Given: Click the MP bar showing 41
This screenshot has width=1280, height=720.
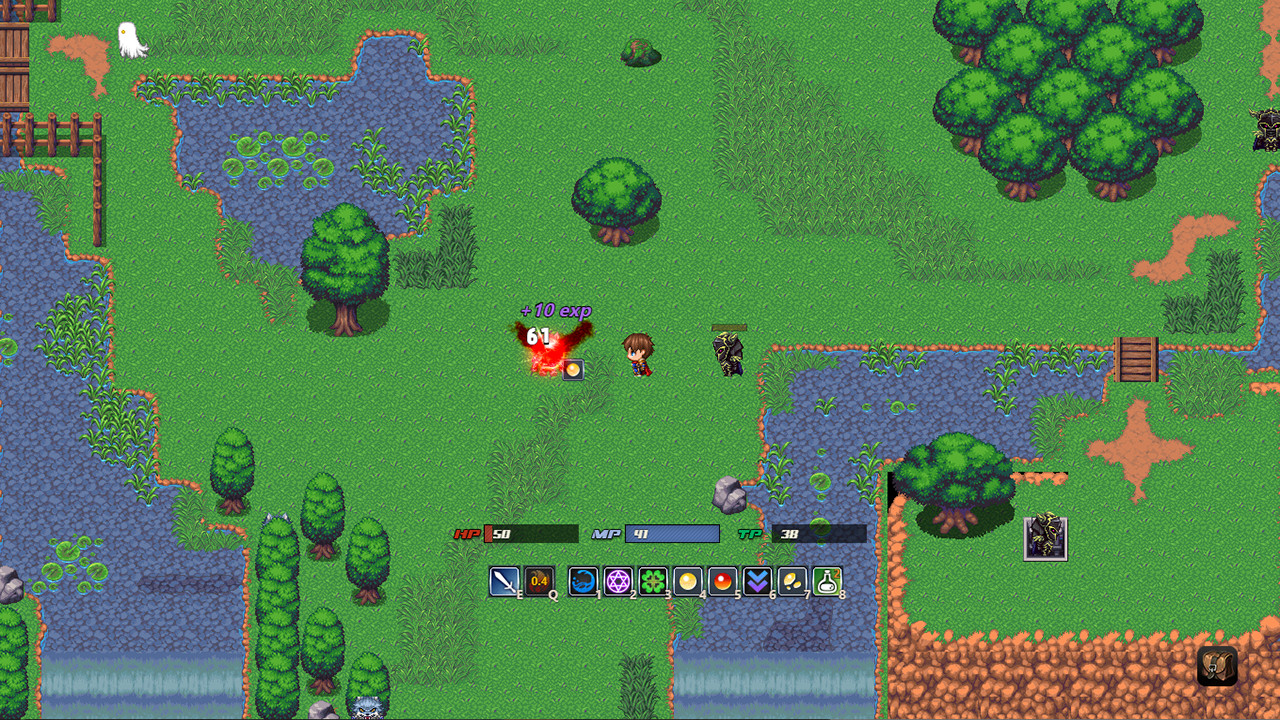Looking at the screenshot, I should 672,534.
